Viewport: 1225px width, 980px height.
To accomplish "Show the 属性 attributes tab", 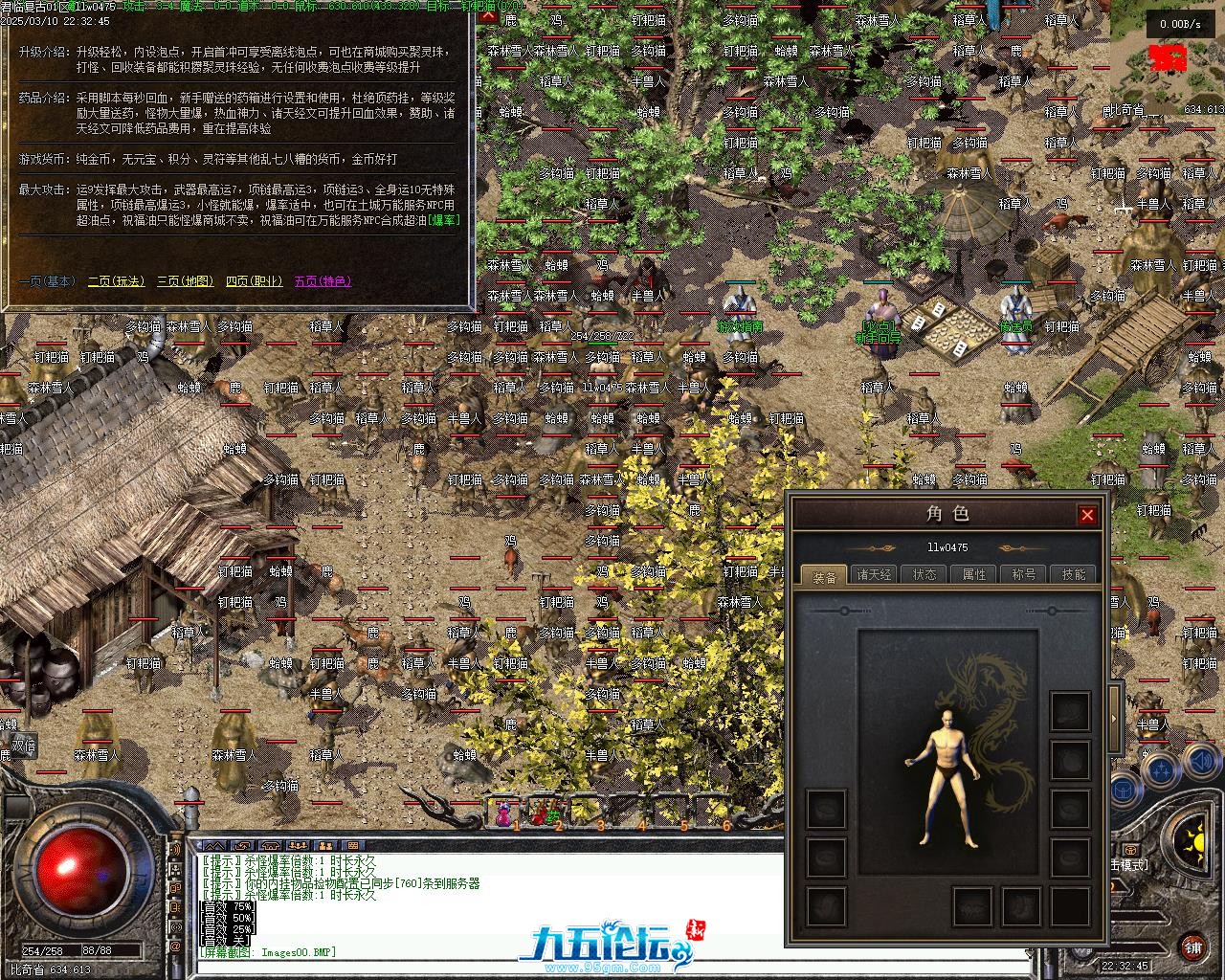I will click(x=974, y=574).
